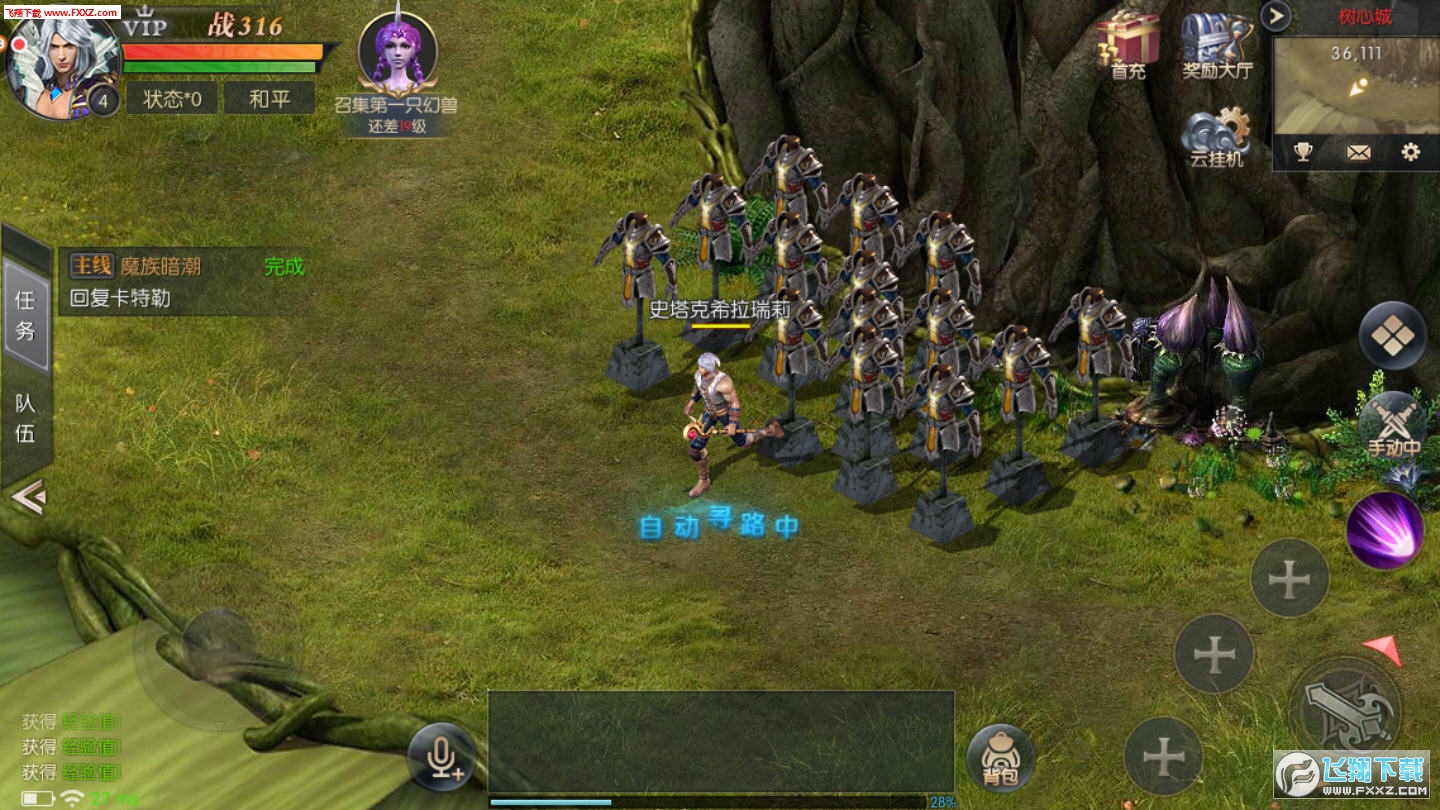Toggle the 手动中 manual combat button

[x=1393, y=427]
